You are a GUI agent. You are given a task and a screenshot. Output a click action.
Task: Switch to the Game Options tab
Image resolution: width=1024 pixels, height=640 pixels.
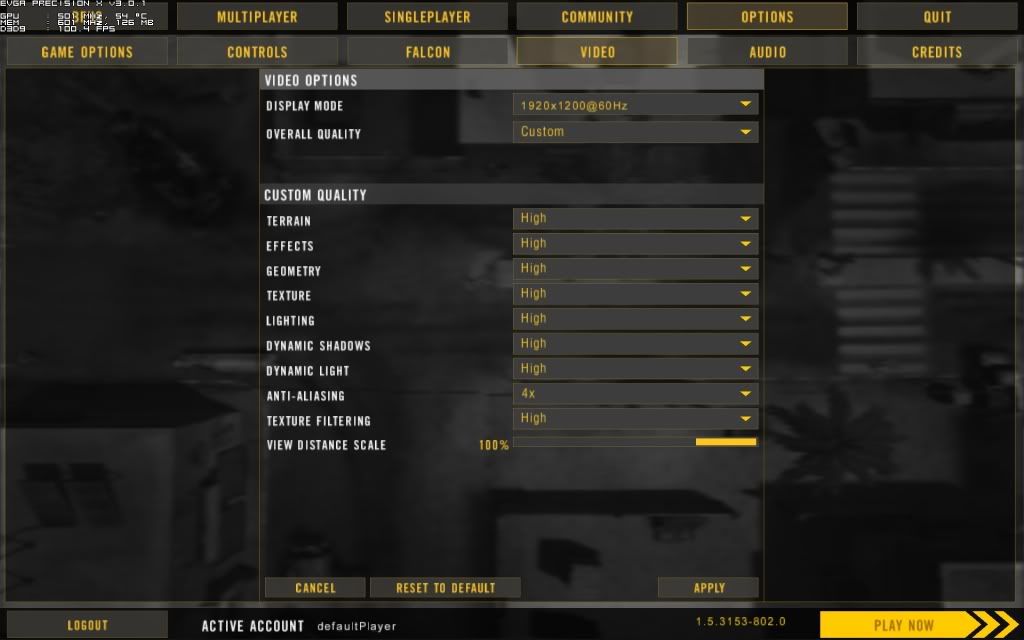click(87, 52)
